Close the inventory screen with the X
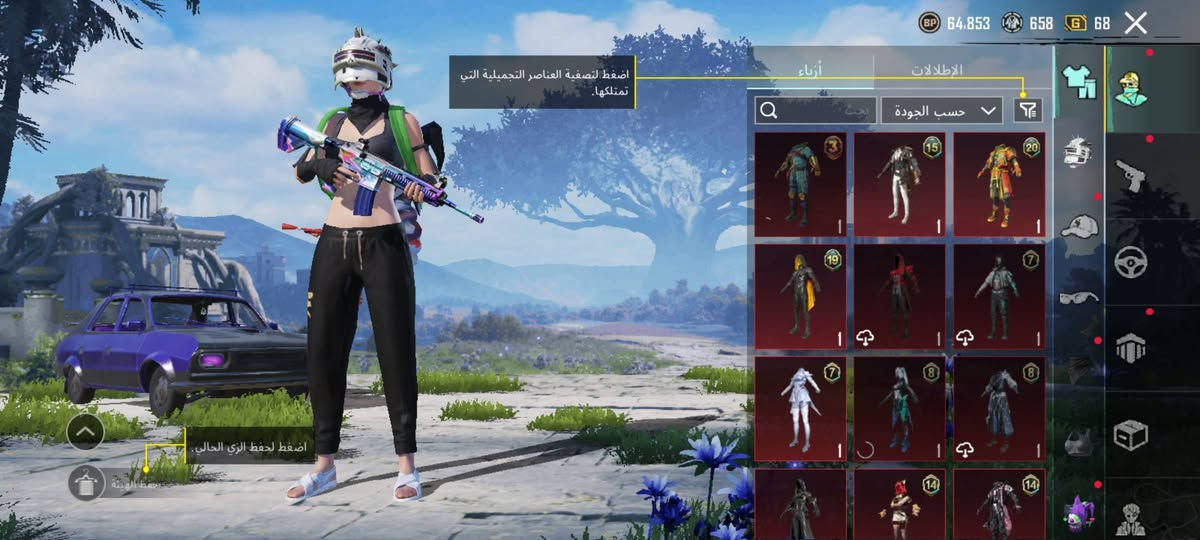 pos(1135,23)
